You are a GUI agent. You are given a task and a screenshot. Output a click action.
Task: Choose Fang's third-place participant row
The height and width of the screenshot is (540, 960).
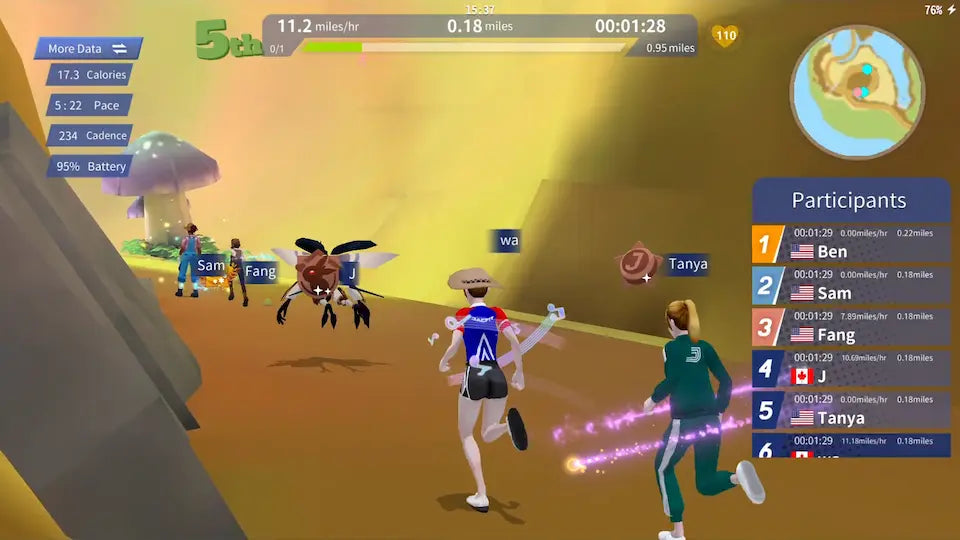pyautogui.click(x=851, y=328)
